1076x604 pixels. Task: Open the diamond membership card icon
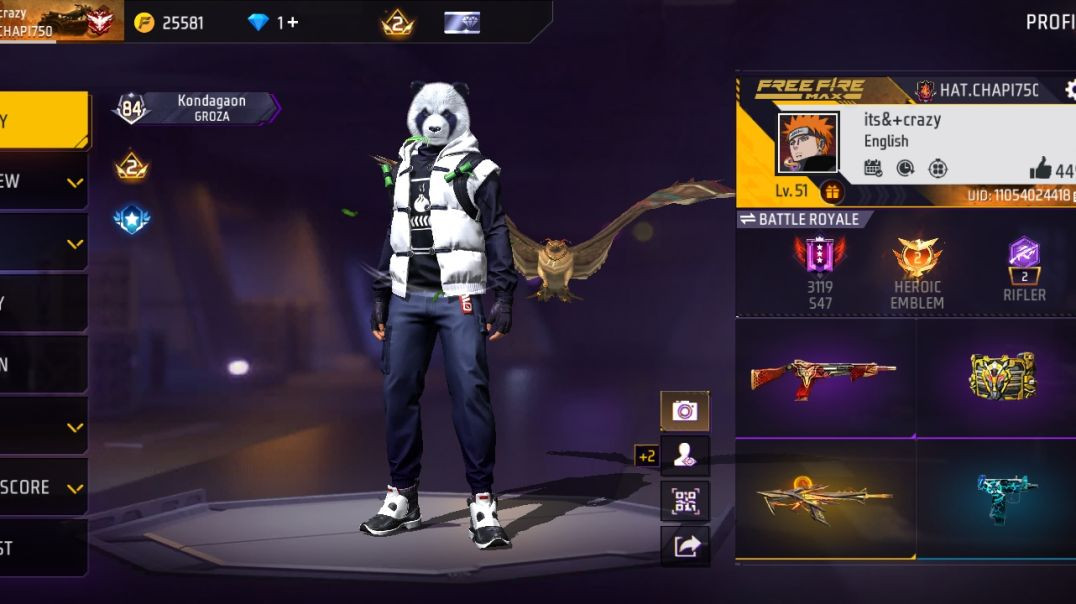point(462,22)
